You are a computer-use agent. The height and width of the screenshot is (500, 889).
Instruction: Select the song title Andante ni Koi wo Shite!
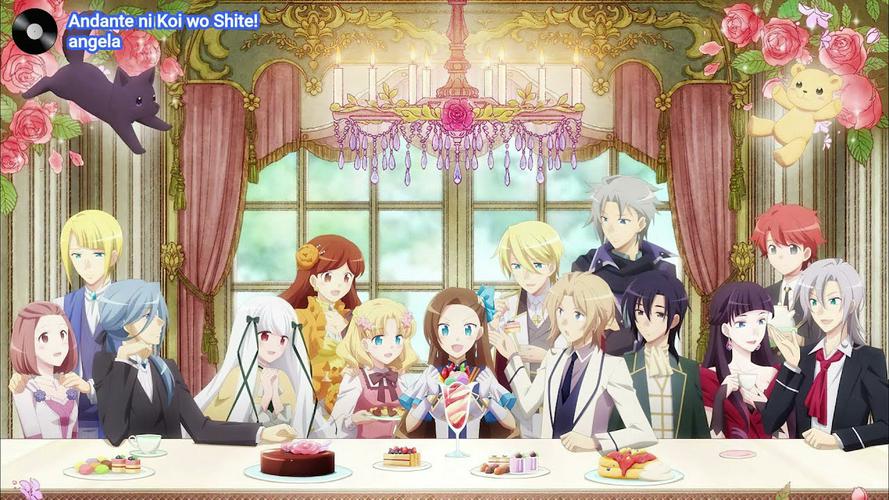click(x=163, y=20)
